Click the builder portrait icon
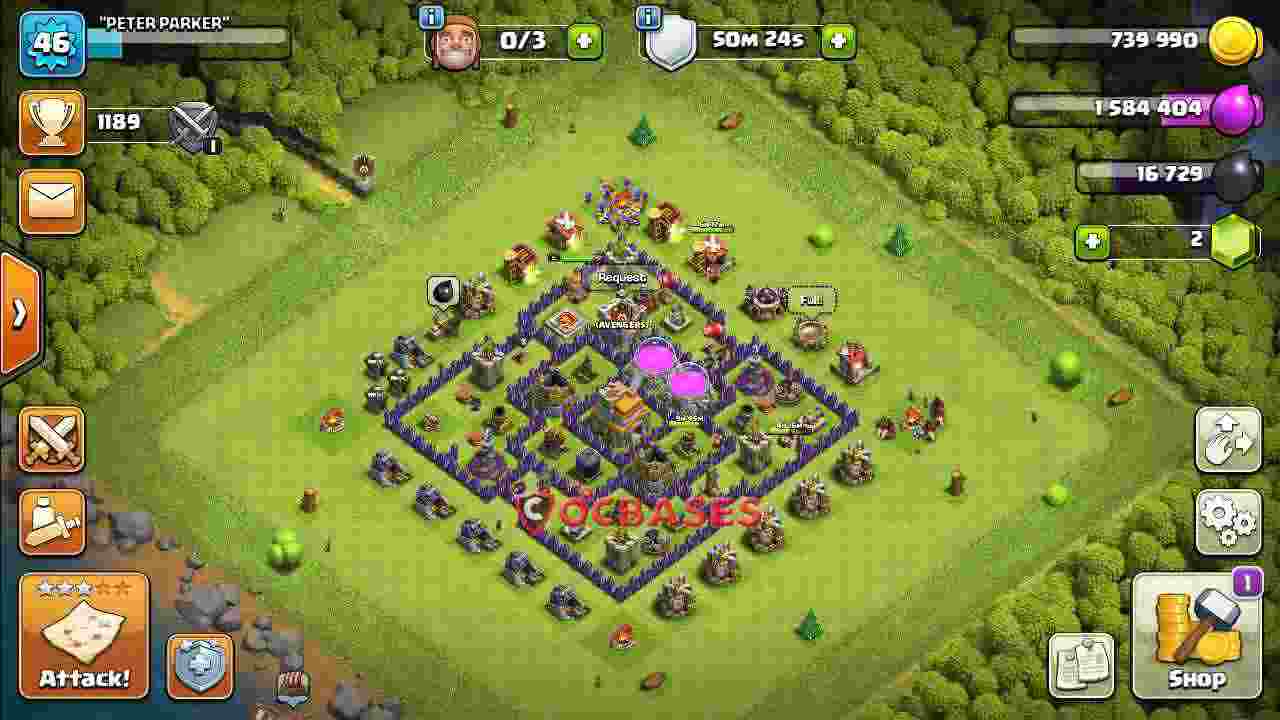 pyautogui.click(x=456, y=40)
